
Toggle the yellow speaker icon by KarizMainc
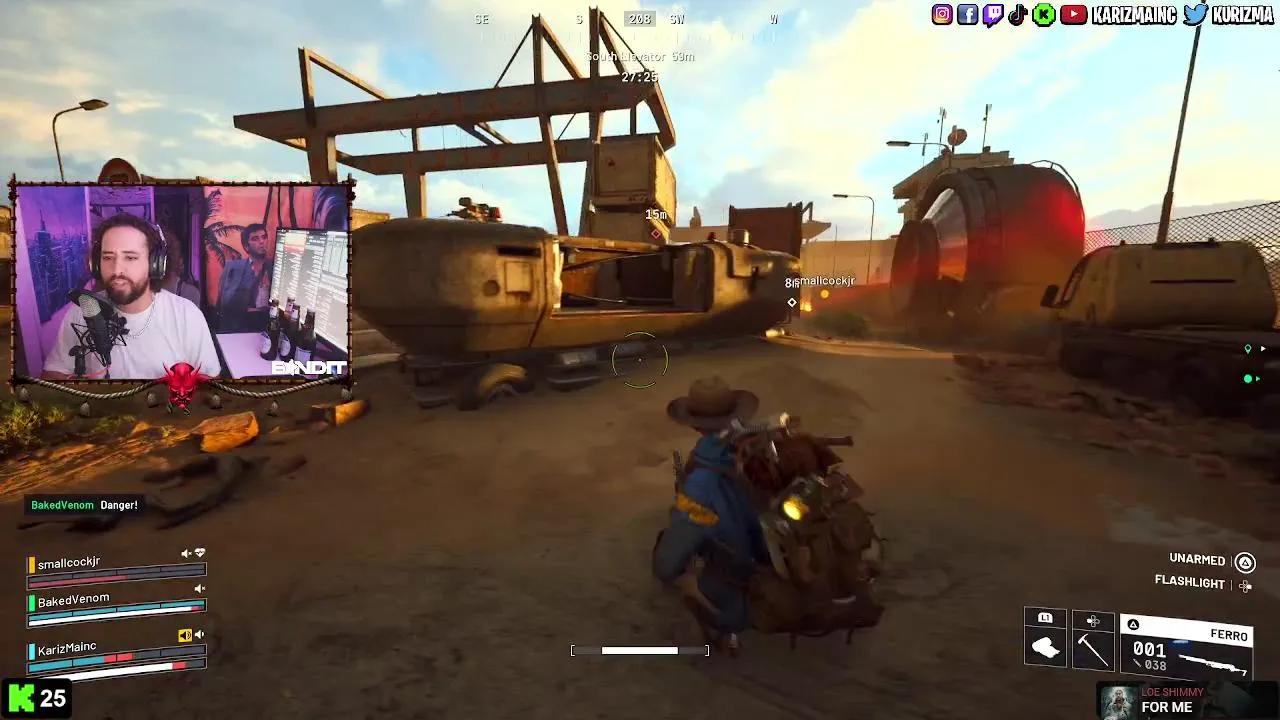(184, 635)
